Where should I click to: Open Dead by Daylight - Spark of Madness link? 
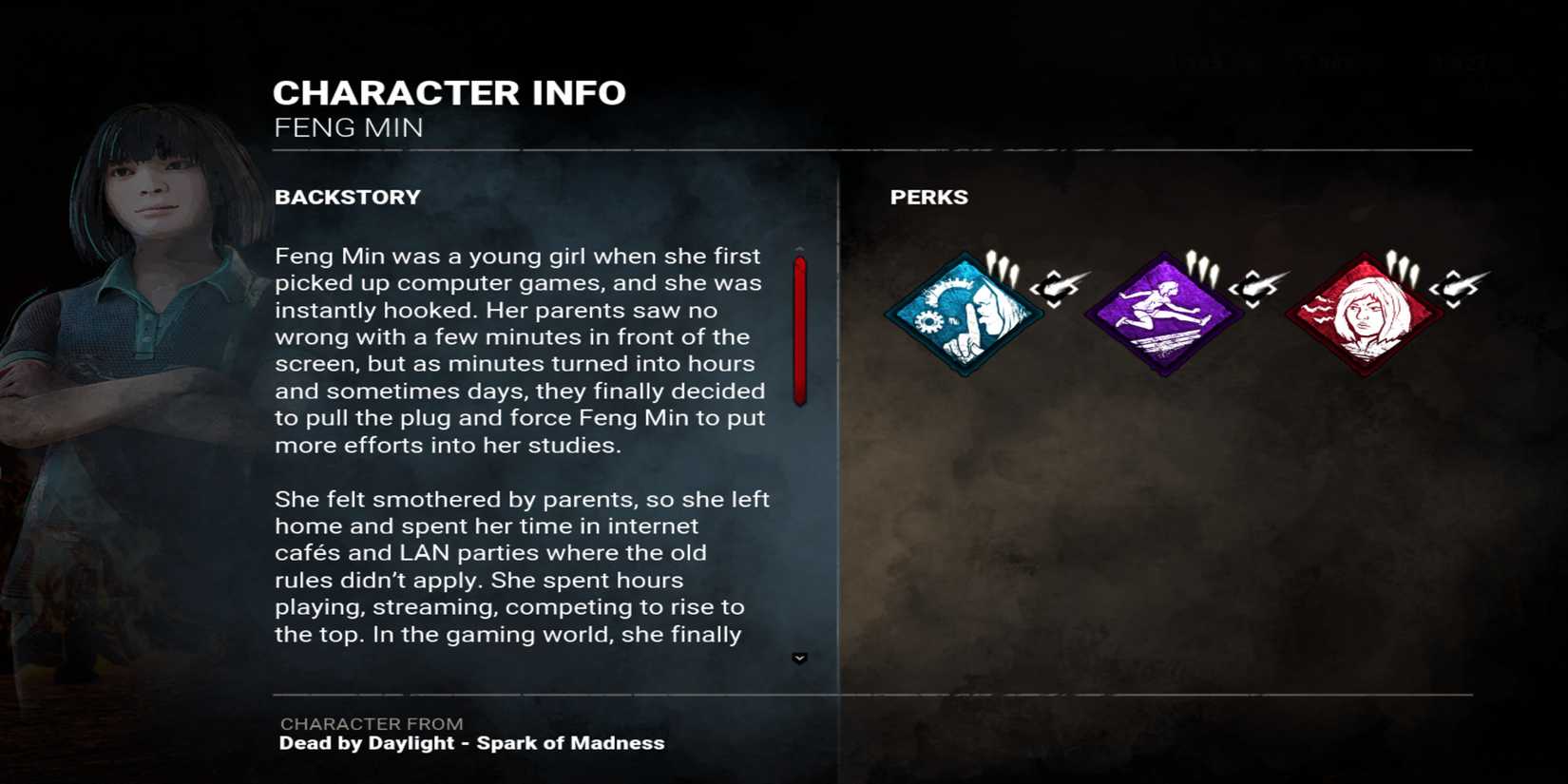[x=470, y=744]
